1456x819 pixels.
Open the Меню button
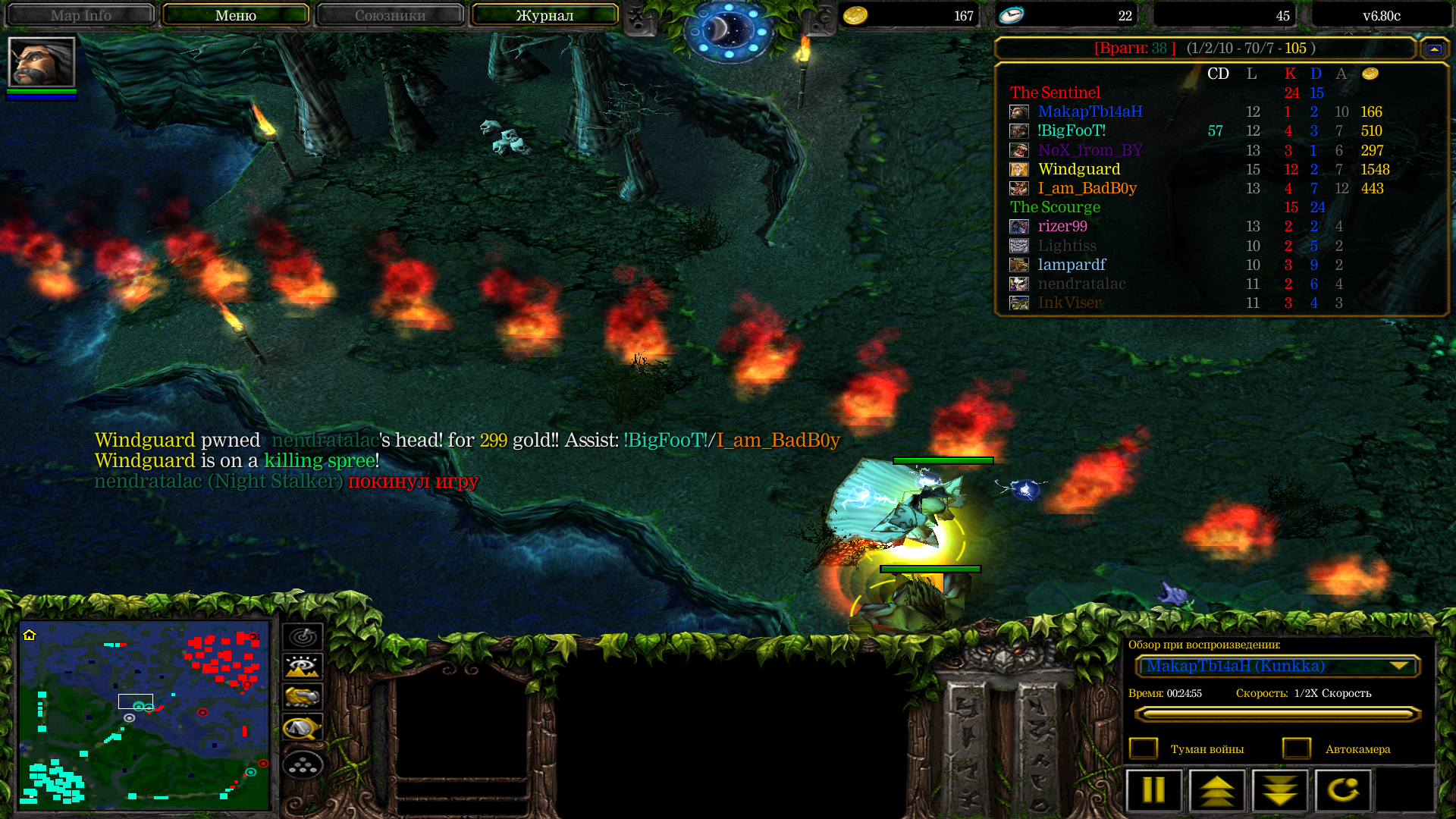(x=235, y=15)
